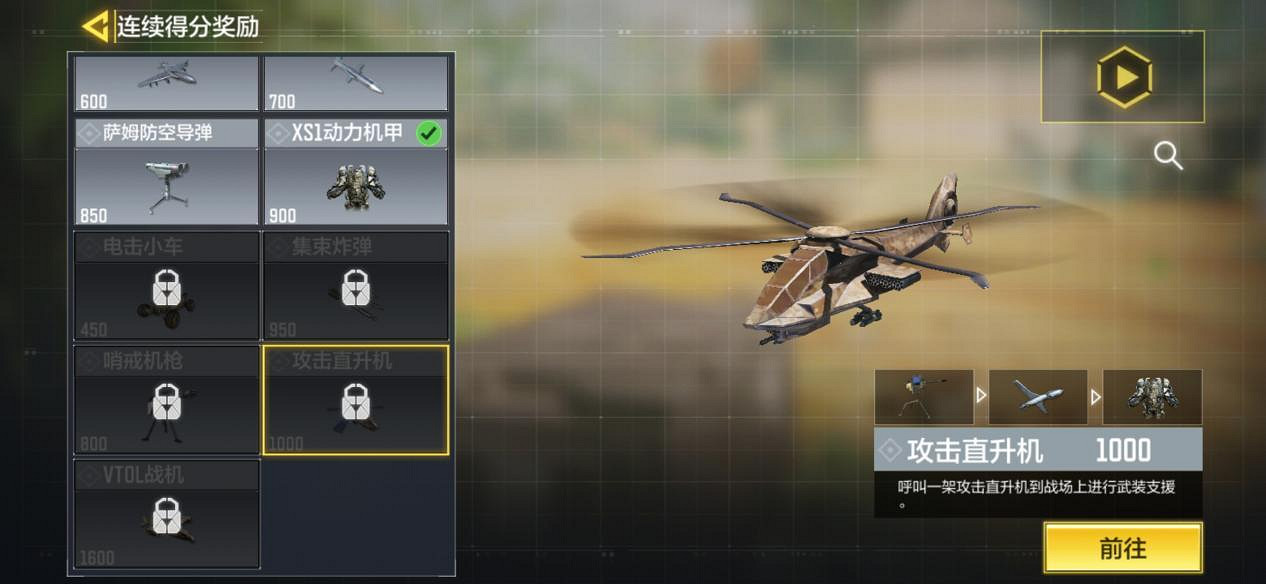
Task: Pick the locked VTOL战机 tile
Action: click(x=167, y=514)
